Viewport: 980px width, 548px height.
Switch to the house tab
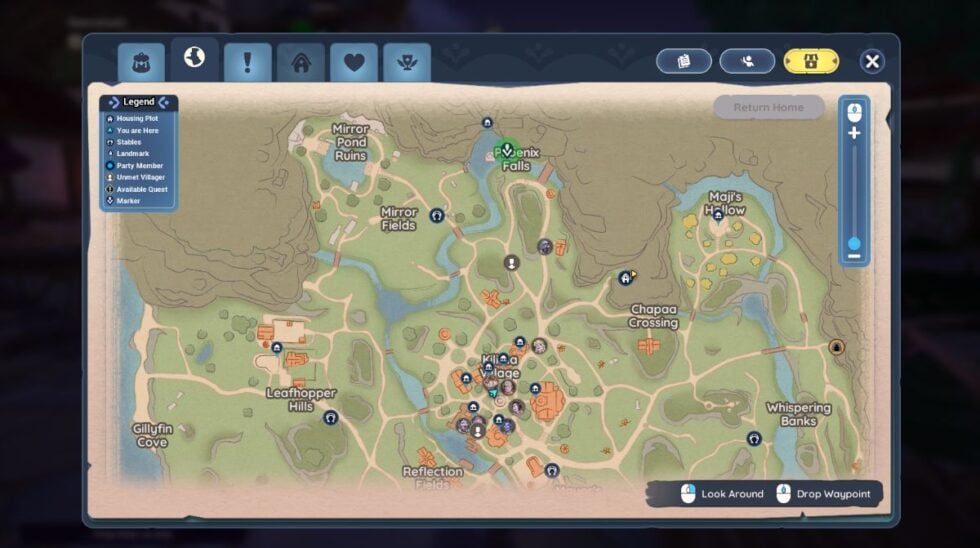click(301, 63)
